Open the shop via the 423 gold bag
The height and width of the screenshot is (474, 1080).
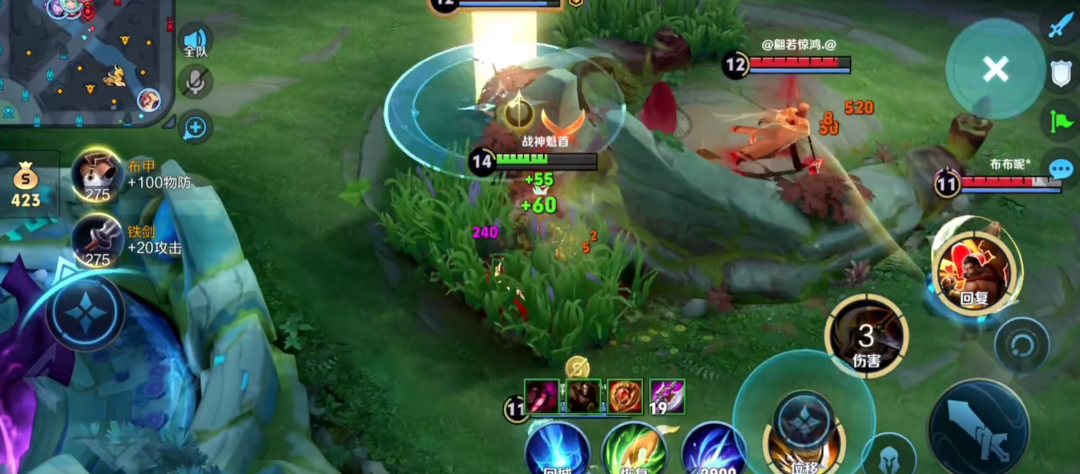(x=26, y=187)
